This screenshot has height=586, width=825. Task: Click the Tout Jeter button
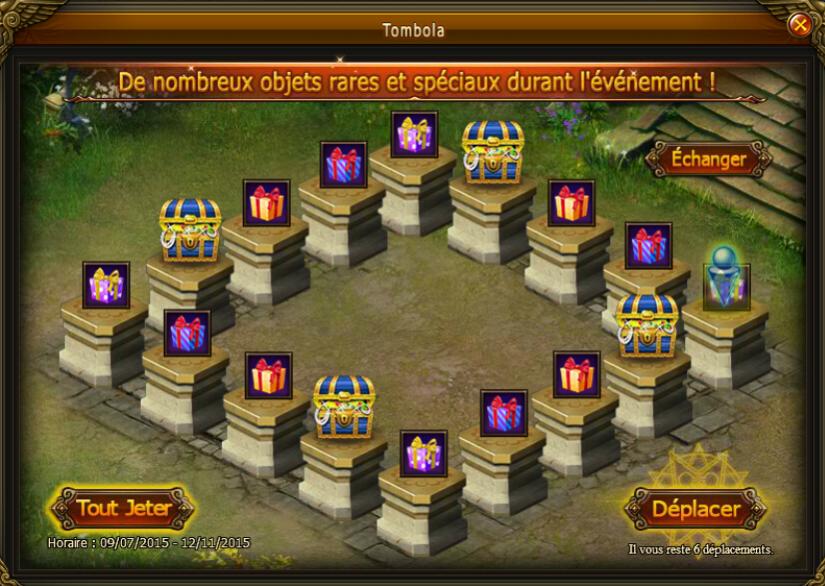123,508
